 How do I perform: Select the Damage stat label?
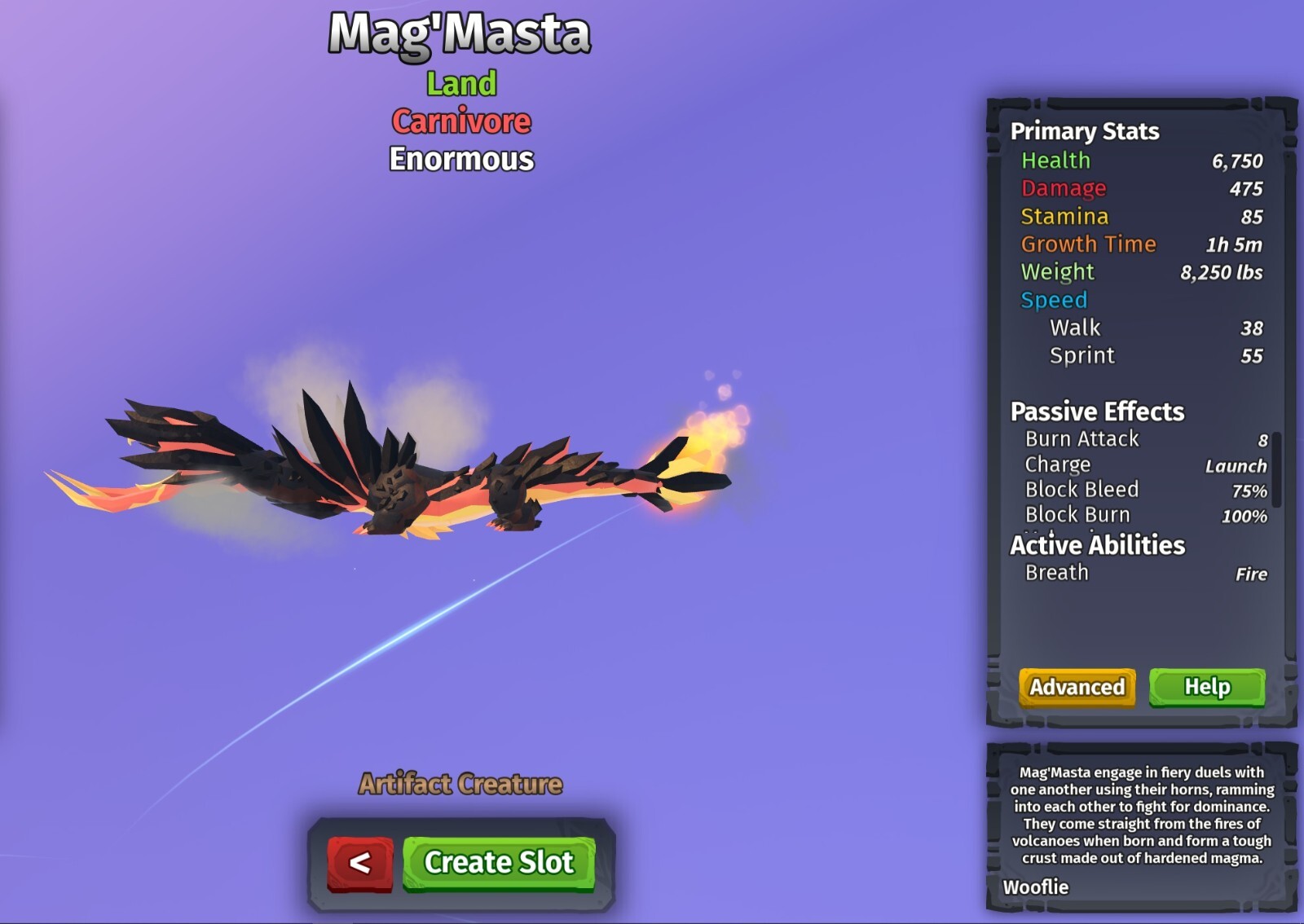[x=1064, y=188]
